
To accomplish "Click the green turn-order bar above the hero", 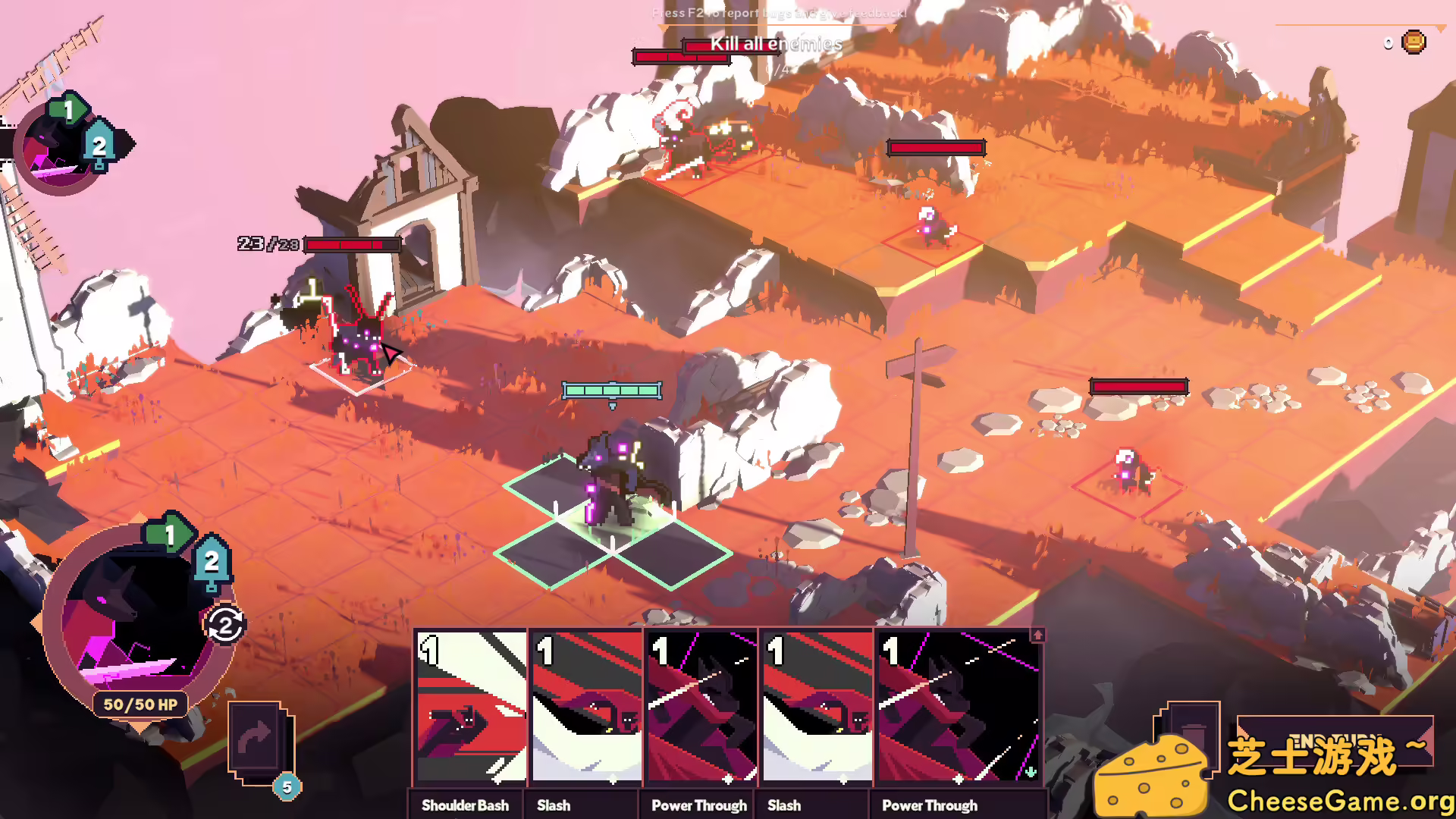I will (x=611, y=391).
